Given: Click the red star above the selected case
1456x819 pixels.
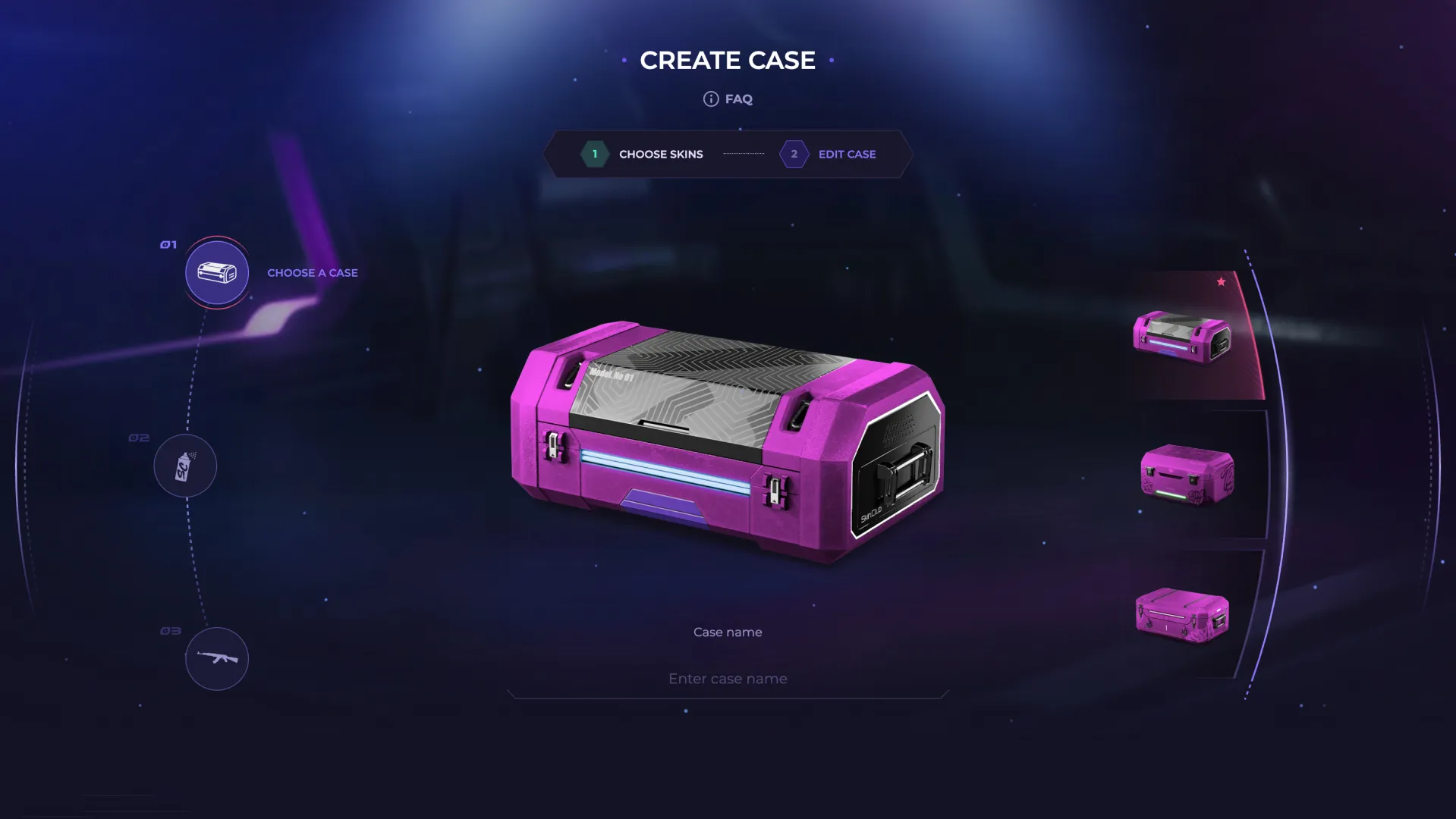Looking at the screenshot, I should point(1222,280).
